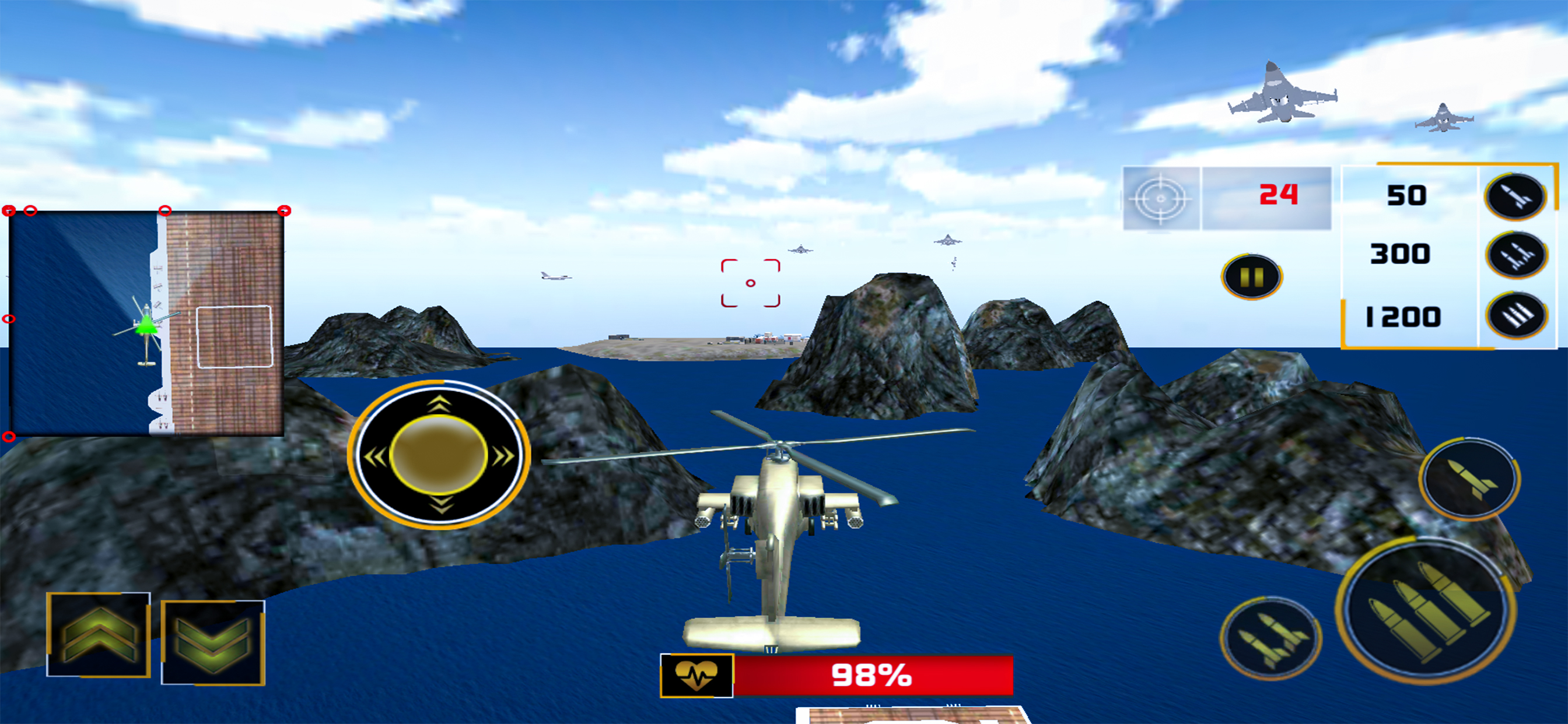Select the missile weapon showing 50 ammo

point(1515,196)
